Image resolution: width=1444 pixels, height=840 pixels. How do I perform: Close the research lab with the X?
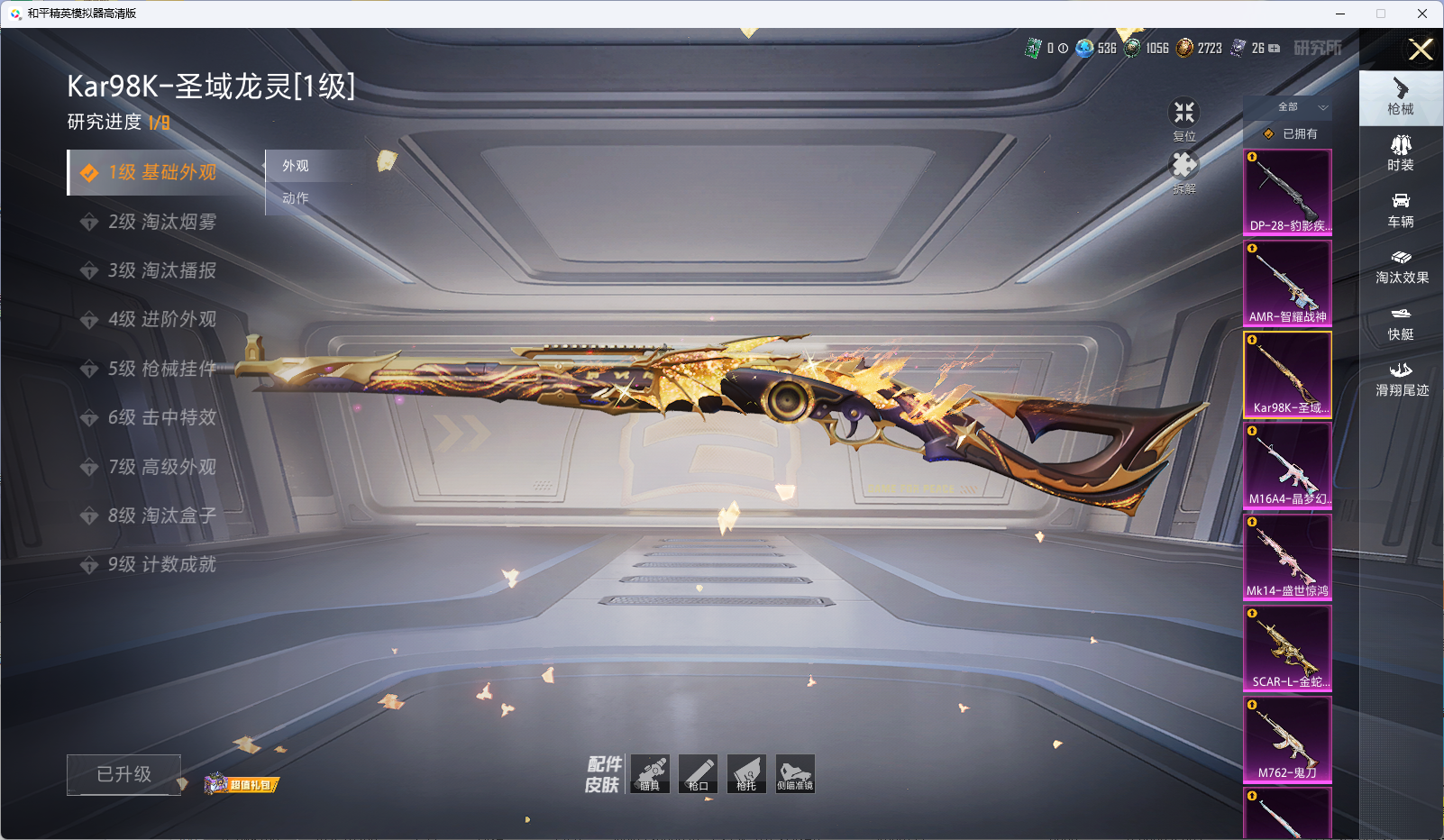click(x=1421, y=50)
